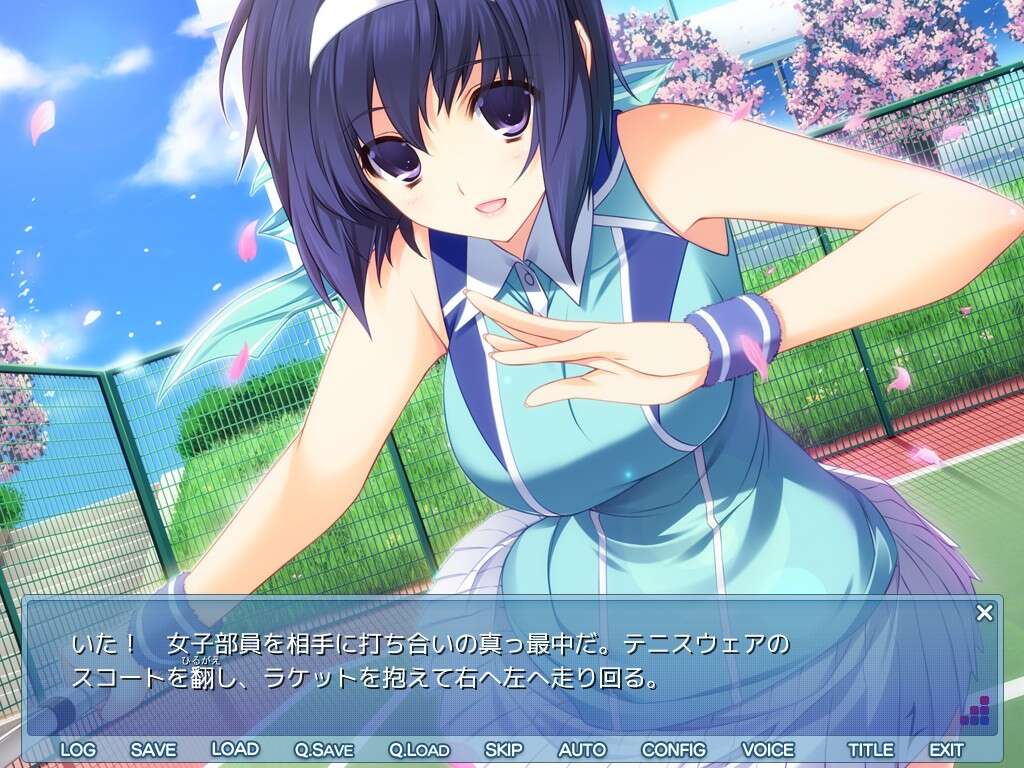Return to the TITLE screen
Viewport: 1024px width, 768px height.
click(x=871, y=749)
